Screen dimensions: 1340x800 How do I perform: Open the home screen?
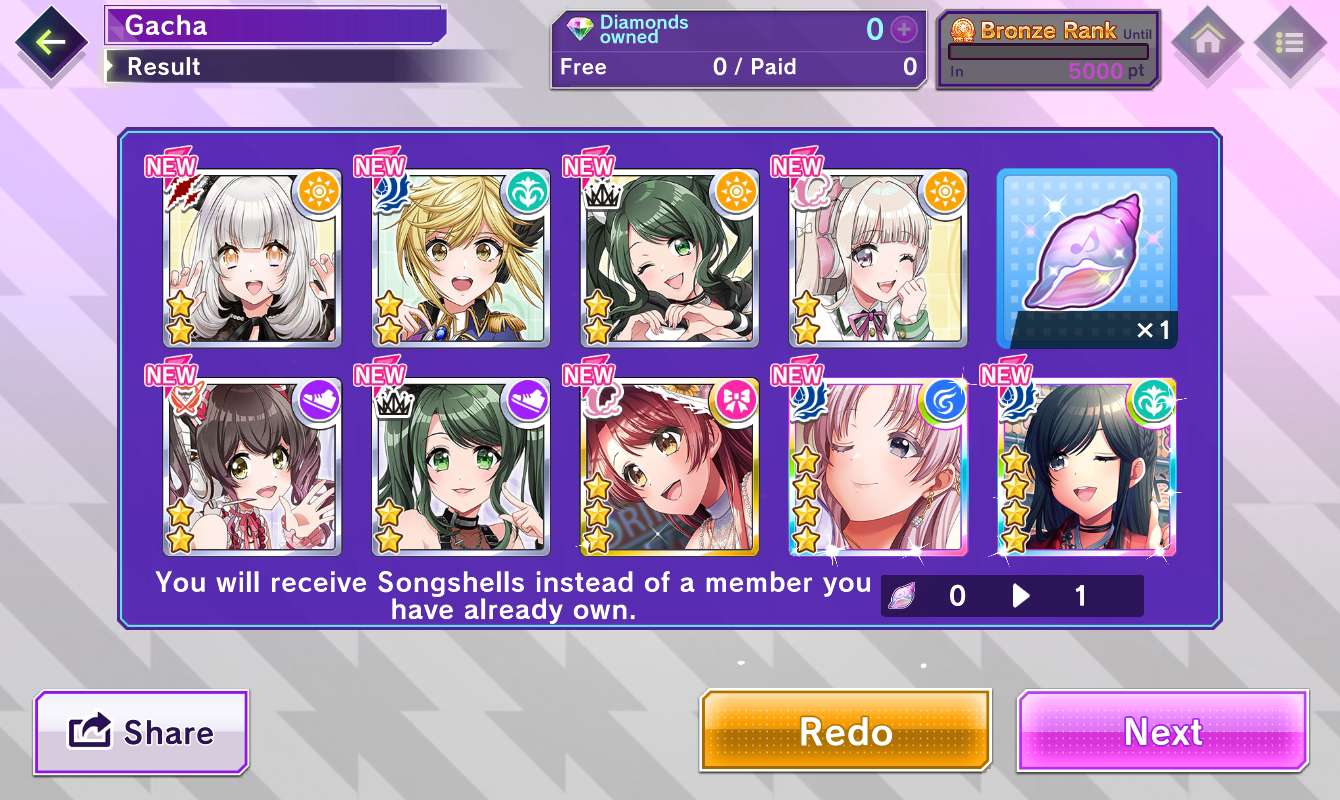click(x=1207, y=42)
